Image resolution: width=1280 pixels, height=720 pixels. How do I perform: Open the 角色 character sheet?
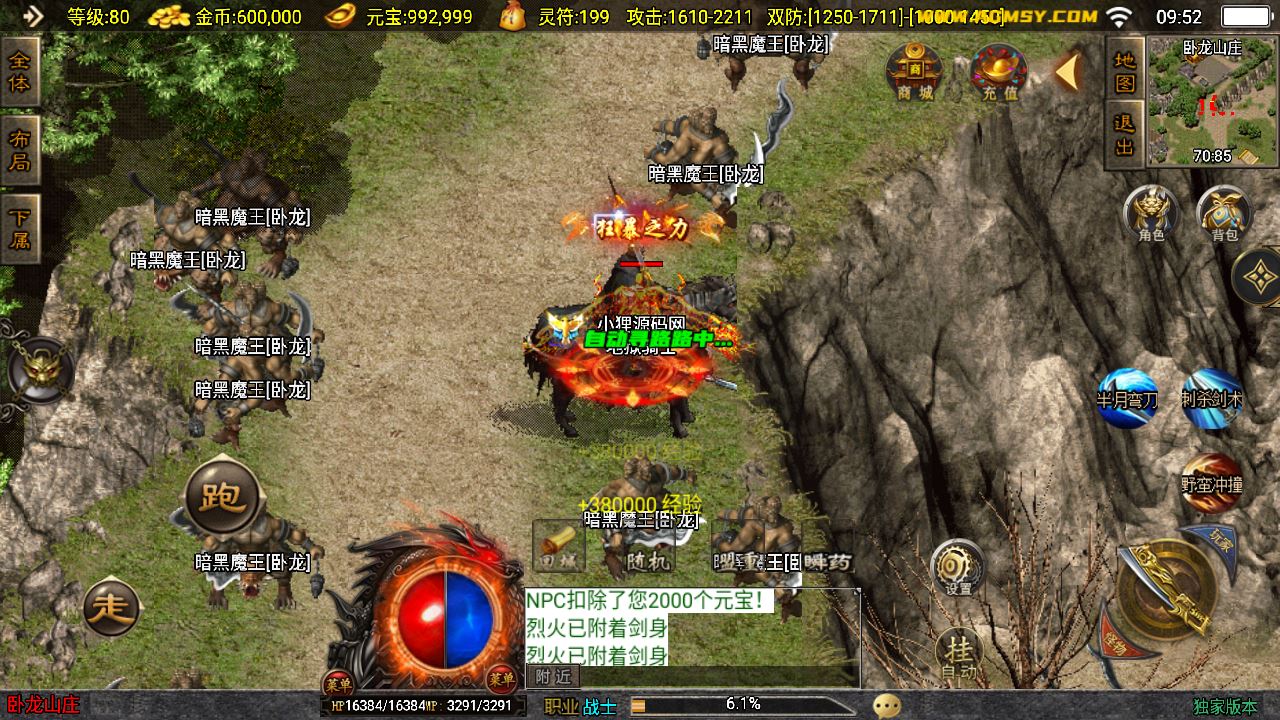(1151, 213)
